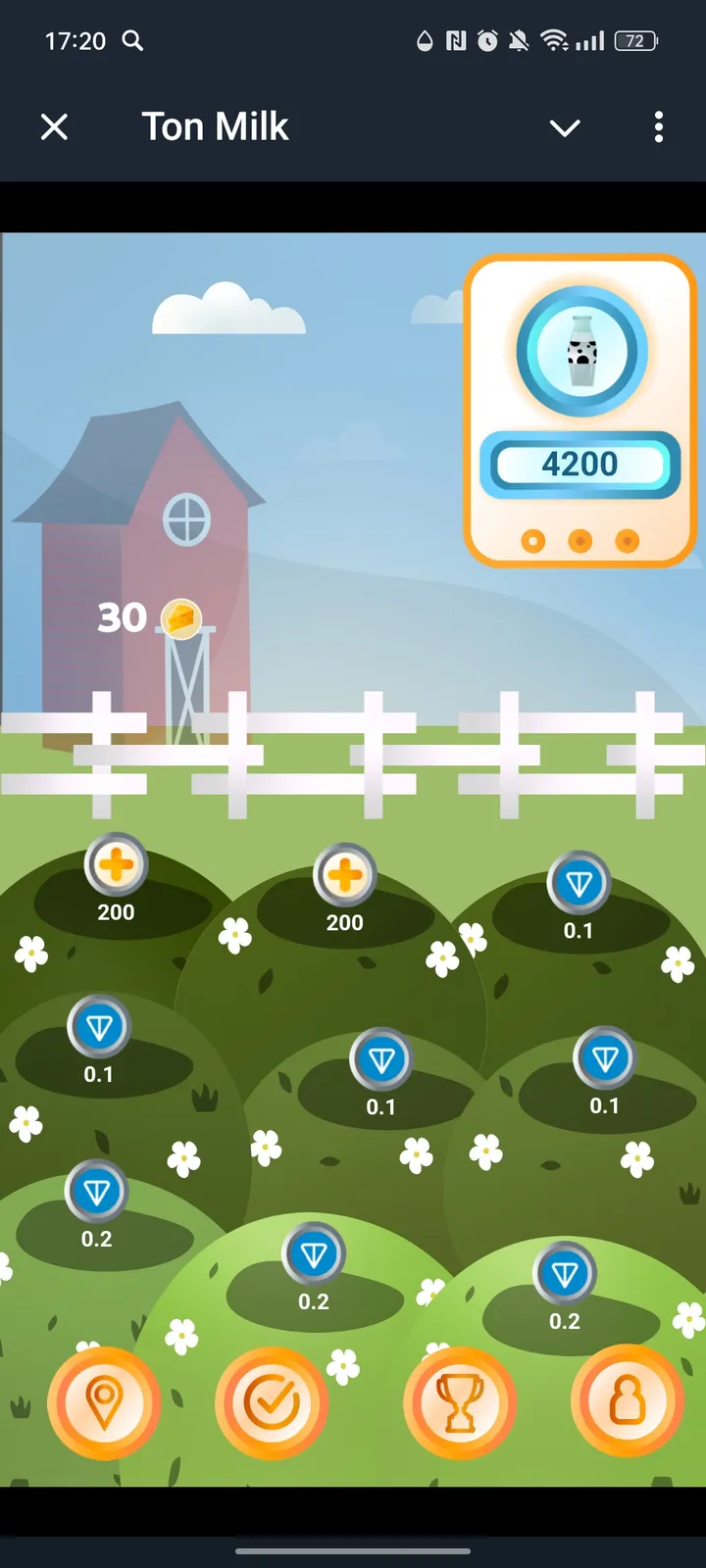Open the three-dot options menu

pos(658,126)
